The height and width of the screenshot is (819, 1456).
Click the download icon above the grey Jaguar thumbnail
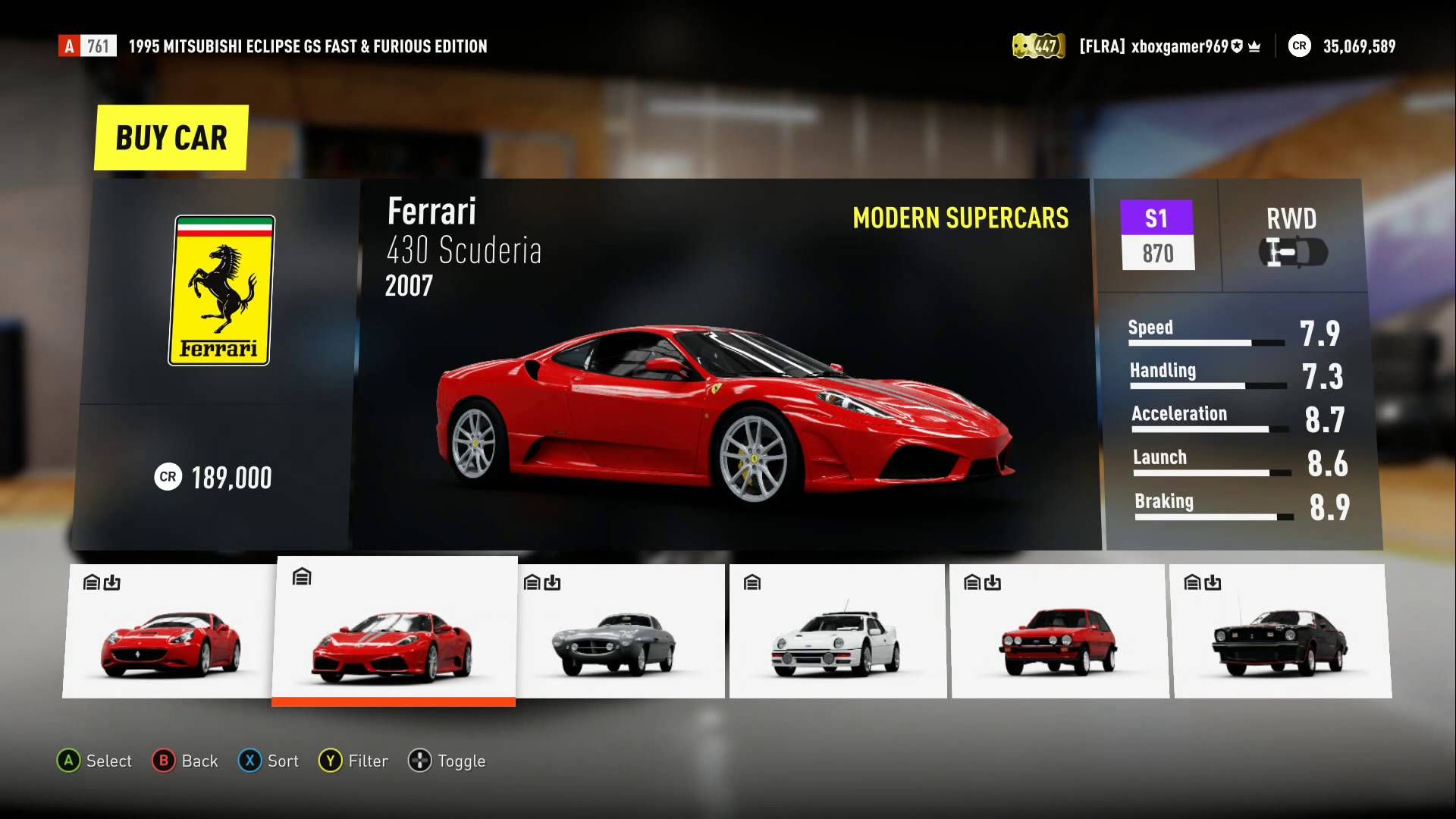point(552,582)
